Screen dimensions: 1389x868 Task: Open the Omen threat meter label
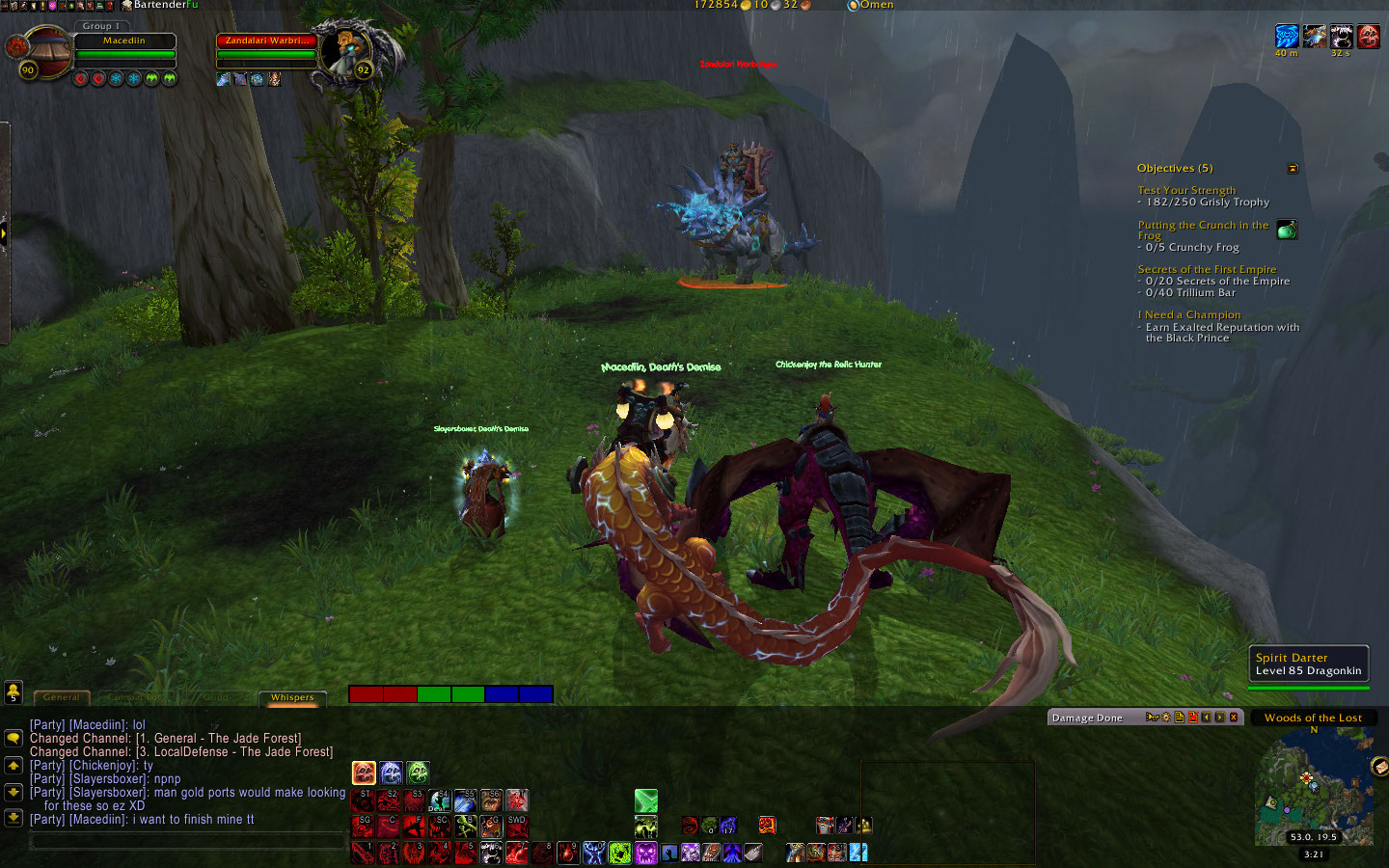click(876, 5)
